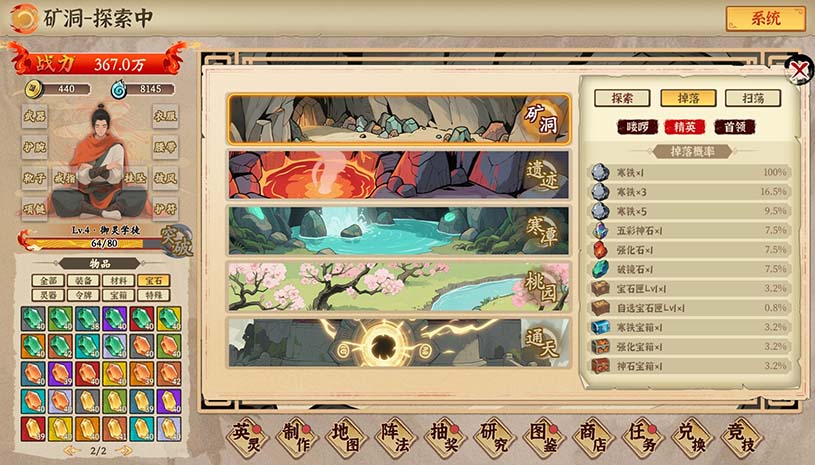Open the 抽奖 lottery draw menu
Screen dimensions: 815x465
point(443,436)
